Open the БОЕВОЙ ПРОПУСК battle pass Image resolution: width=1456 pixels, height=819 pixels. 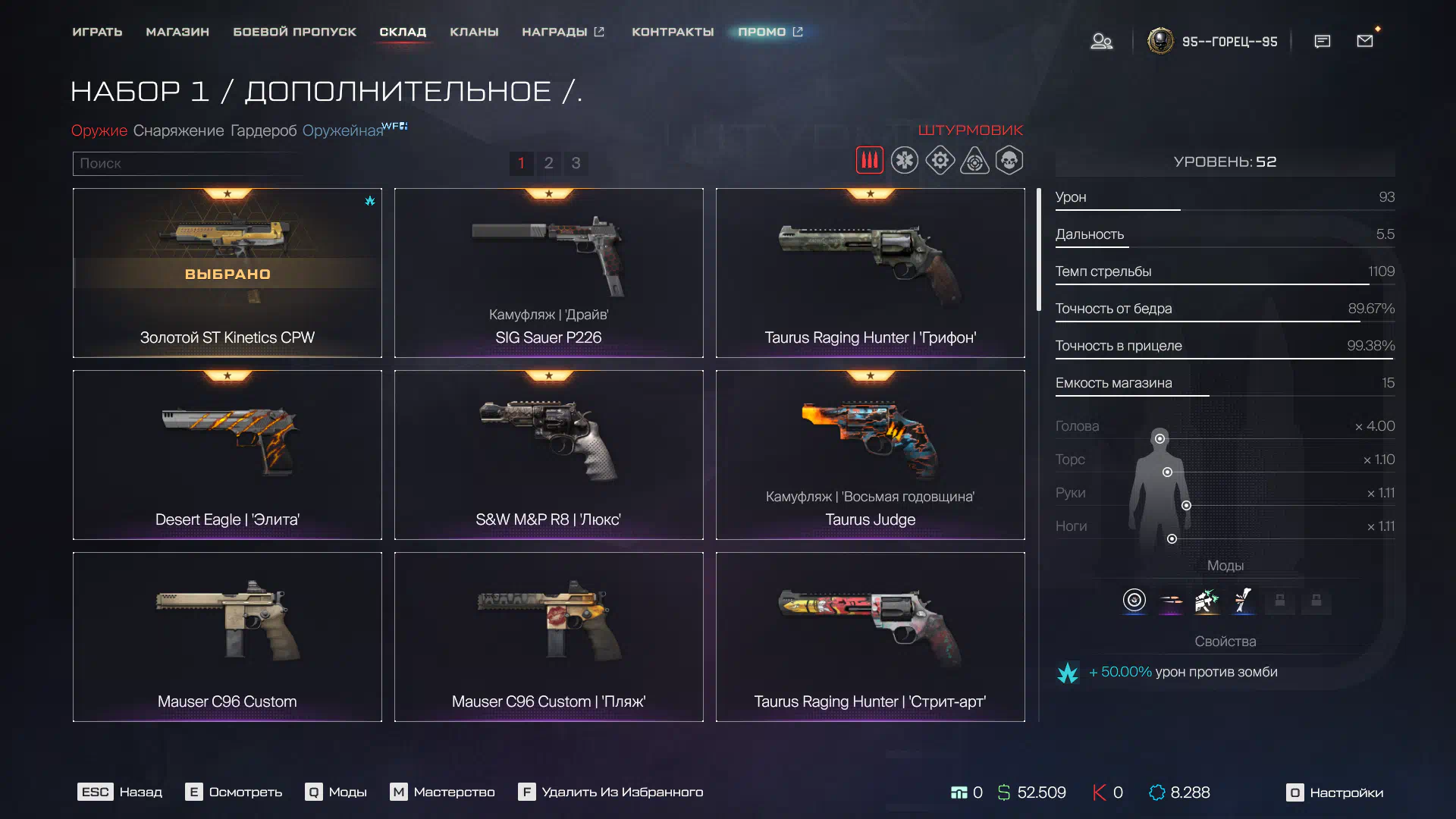[x=294, y=32]
